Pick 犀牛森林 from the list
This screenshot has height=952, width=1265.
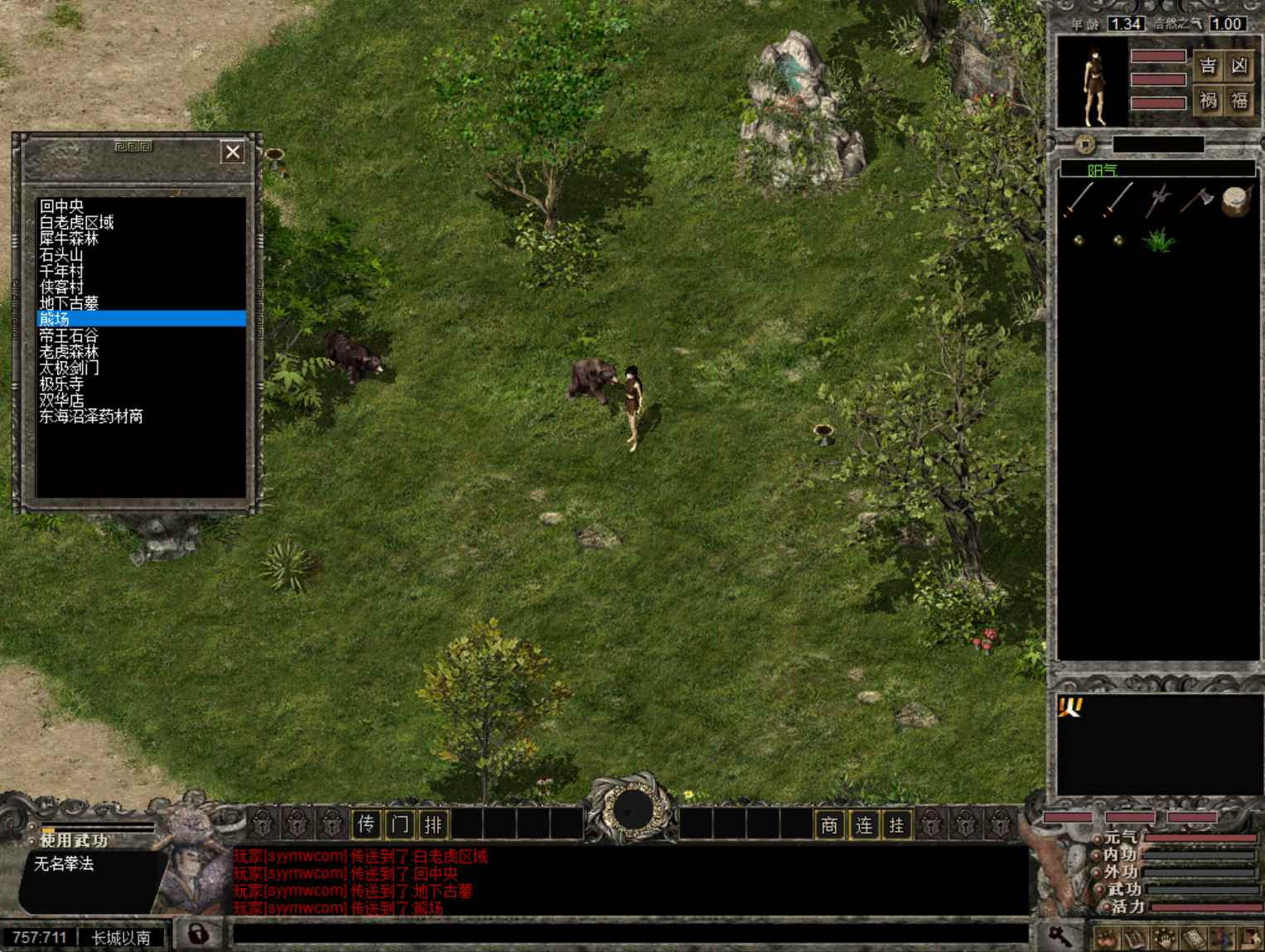69,239
